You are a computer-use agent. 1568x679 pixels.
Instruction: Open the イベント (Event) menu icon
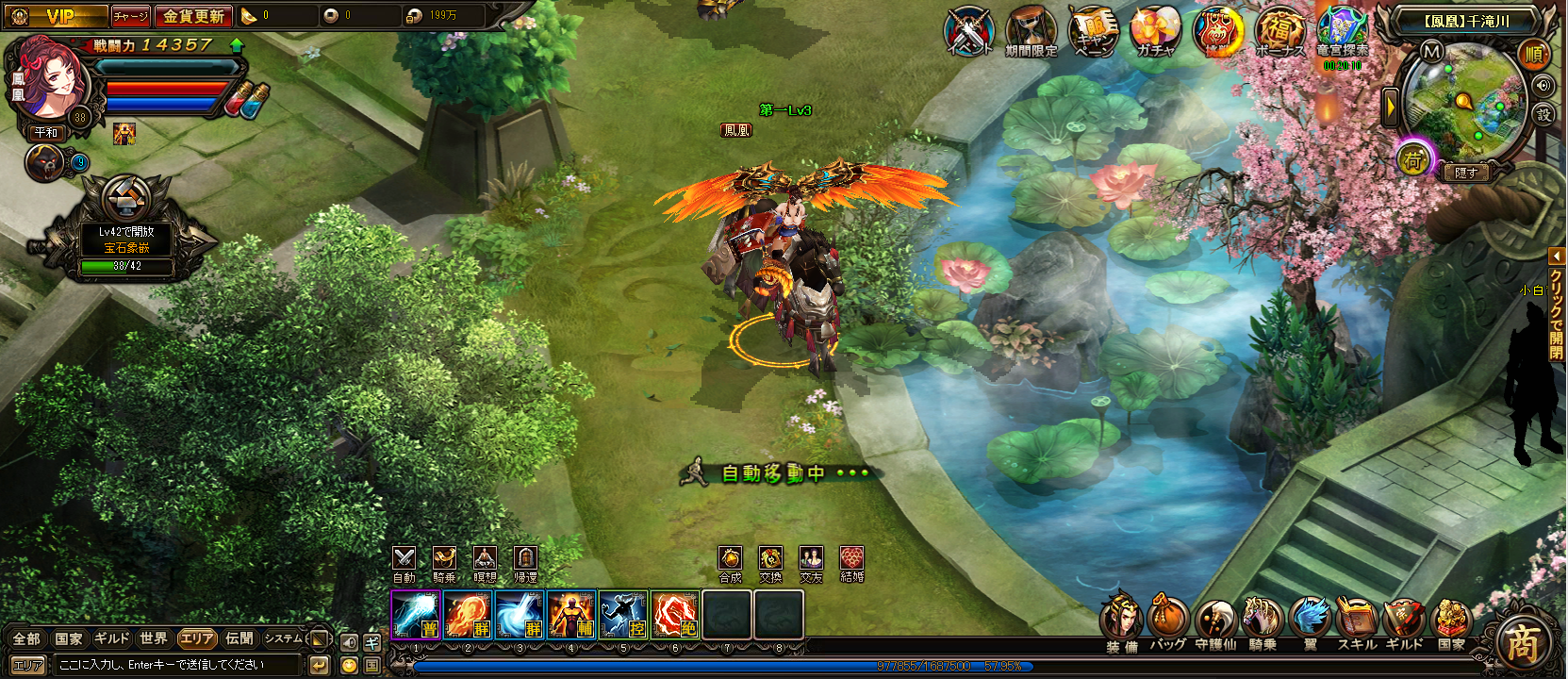coord(969,30)
